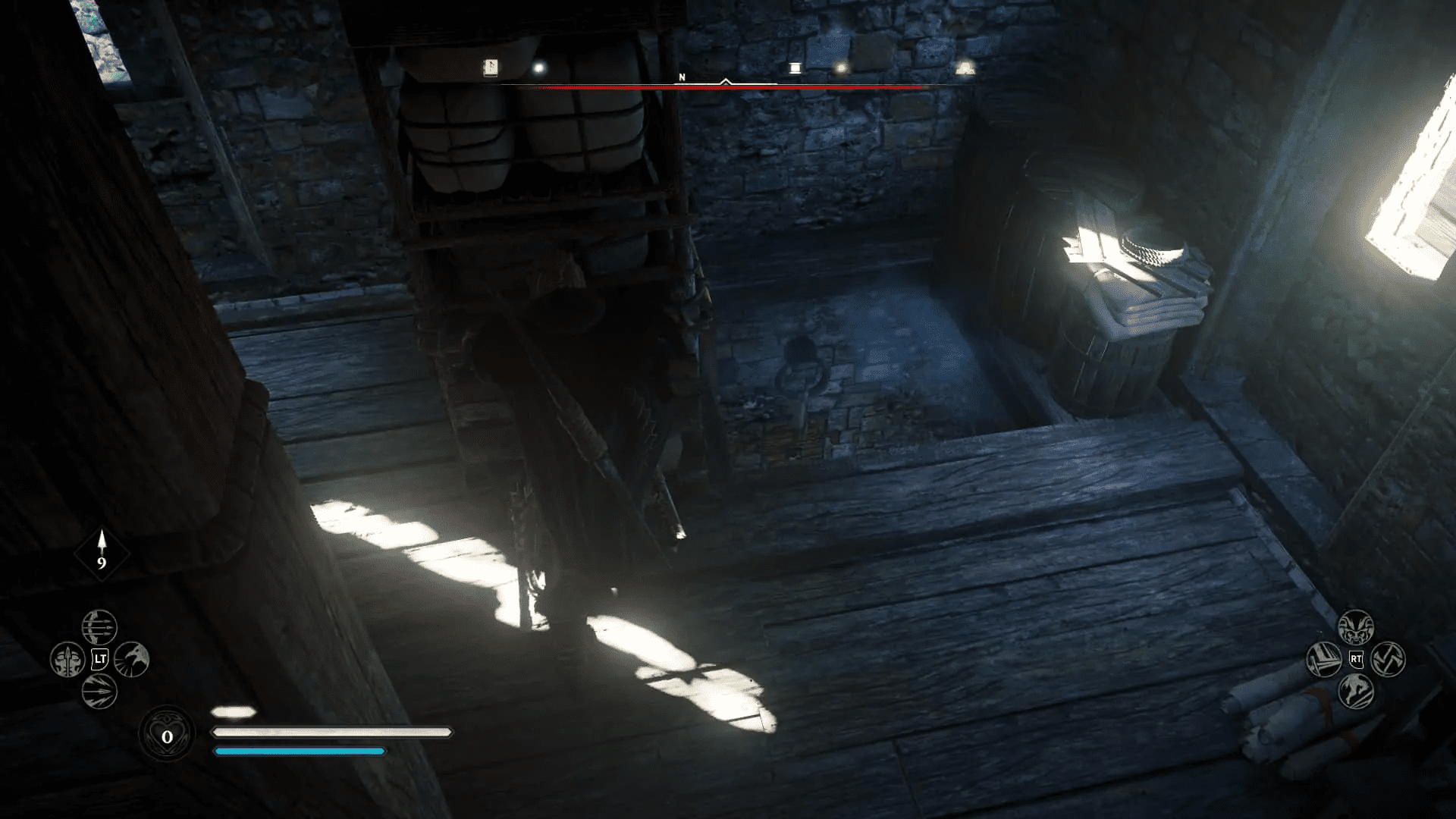This screenshot has width=1456, height=819.
Task: Click the raven ability icon right of LT
Action: tap(131, 661)
